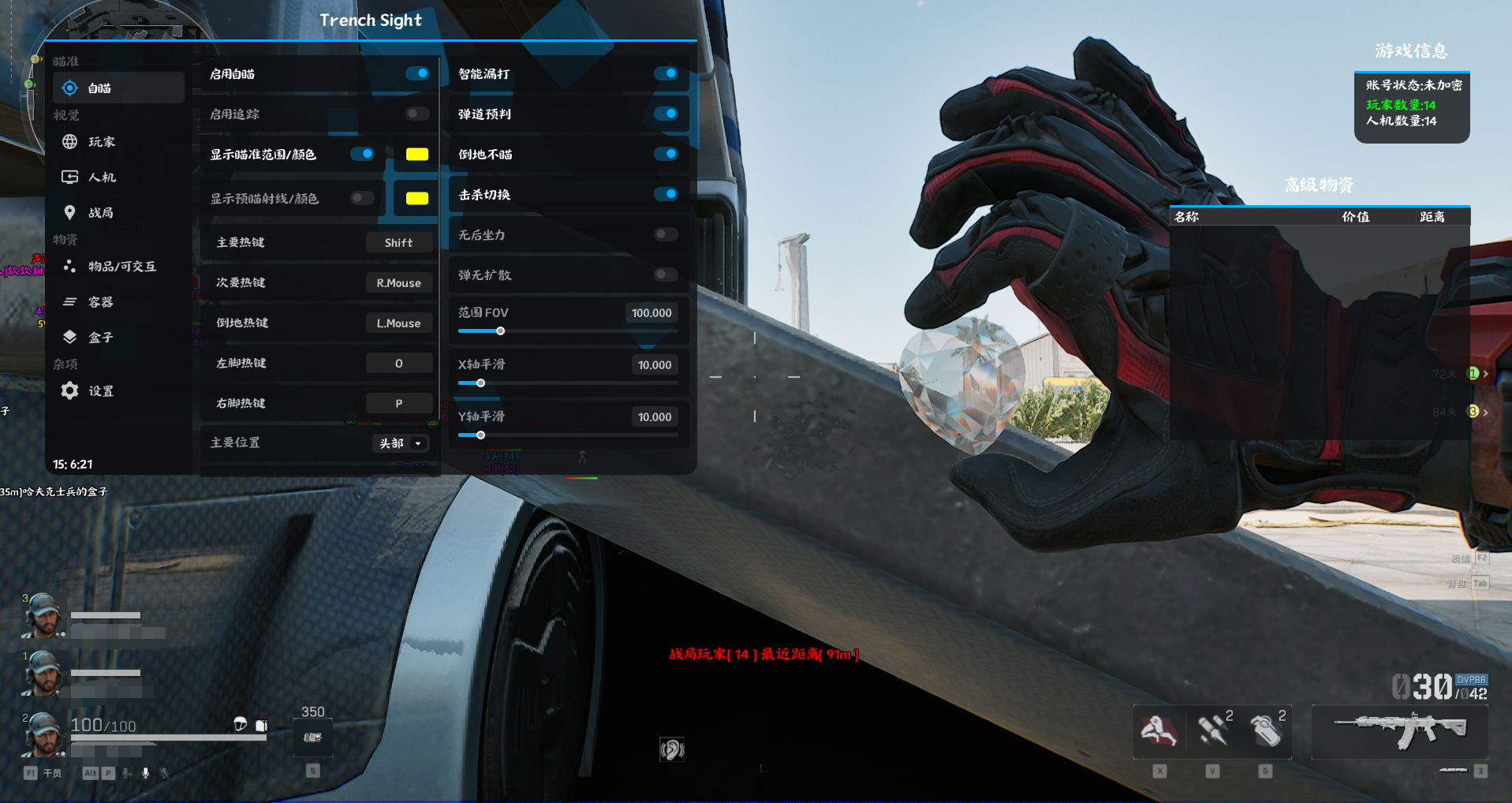Click the 名称 column header in 高级物资
Image resolution: width=1512 pixels, height=803 pixels.
pyautogui.click(x=1186, y=217)
